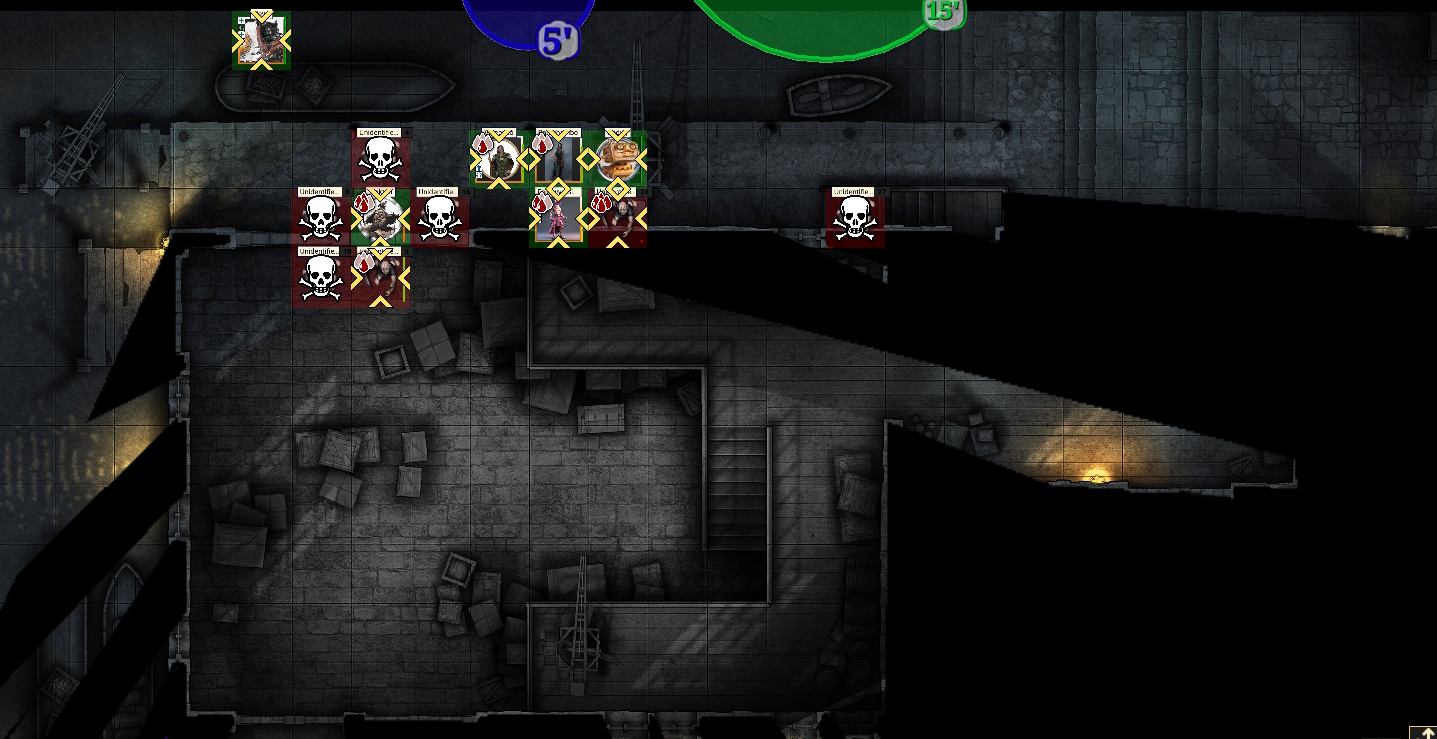1437x739 pixels.
Task: Select the wolf-beast token beside the rowboat
Action: [261, 41]
